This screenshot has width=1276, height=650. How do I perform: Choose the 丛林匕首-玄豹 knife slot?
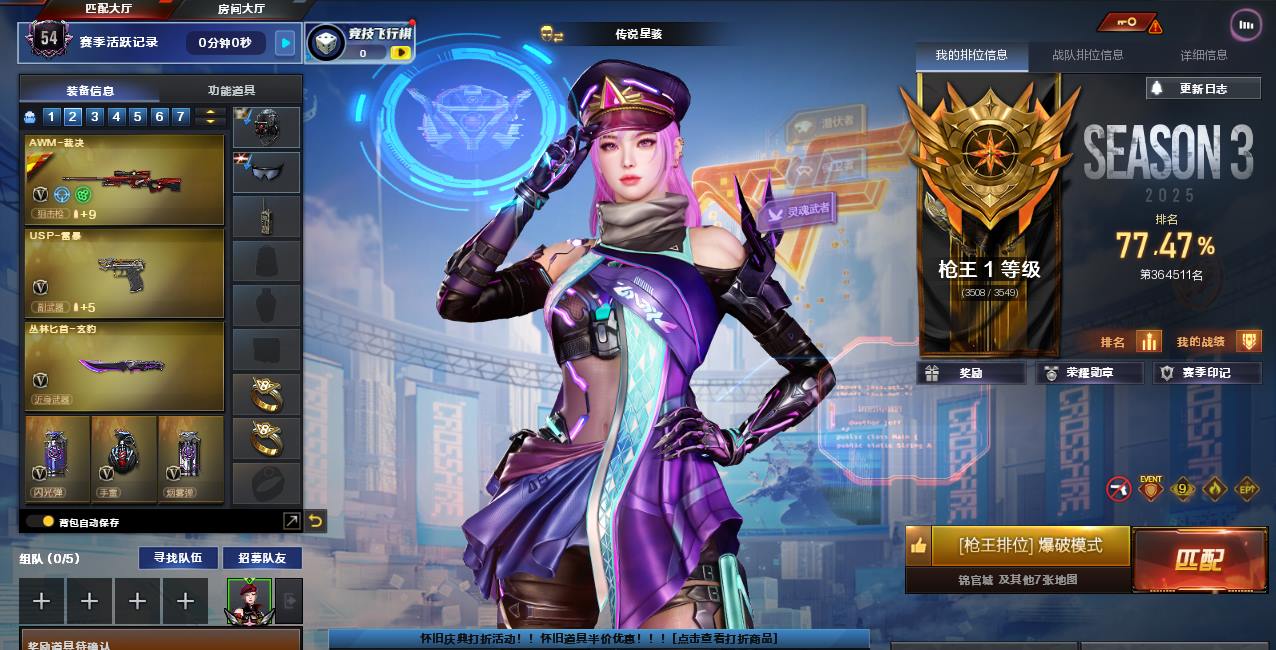[124, 364]
